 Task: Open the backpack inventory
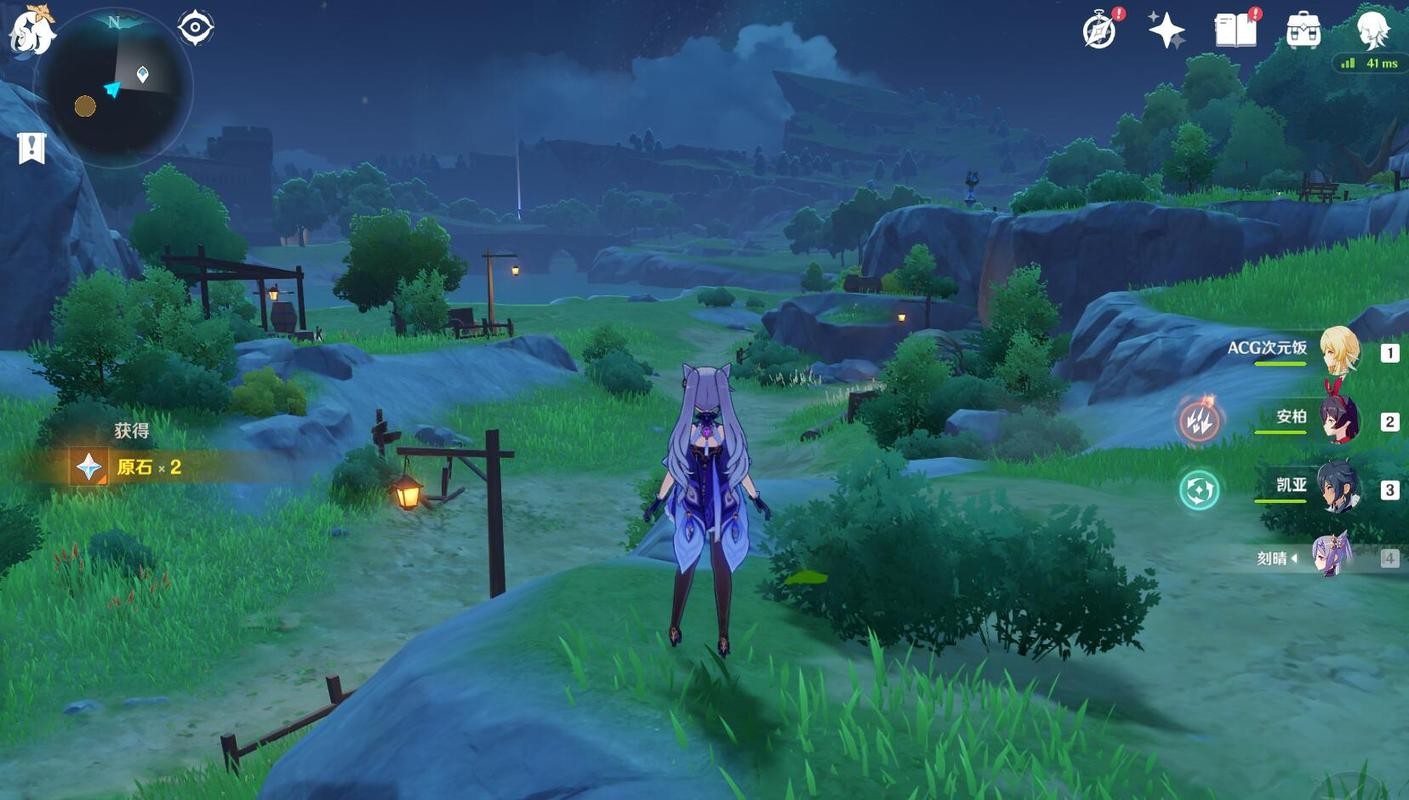pyautogui.click(x=1304, y=30)
